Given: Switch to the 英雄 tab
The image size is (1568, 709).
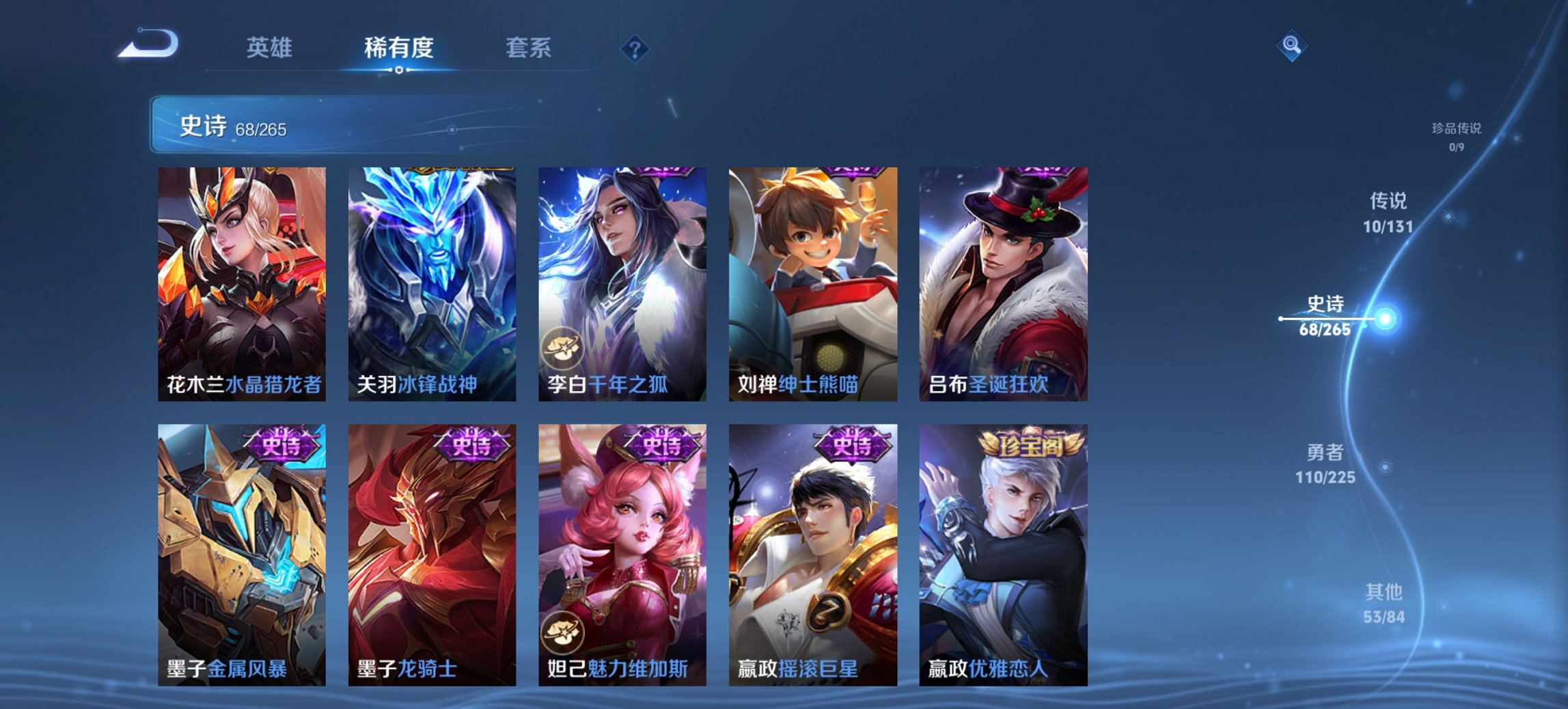Looking at the screenshot, I should tap(271, 49).
